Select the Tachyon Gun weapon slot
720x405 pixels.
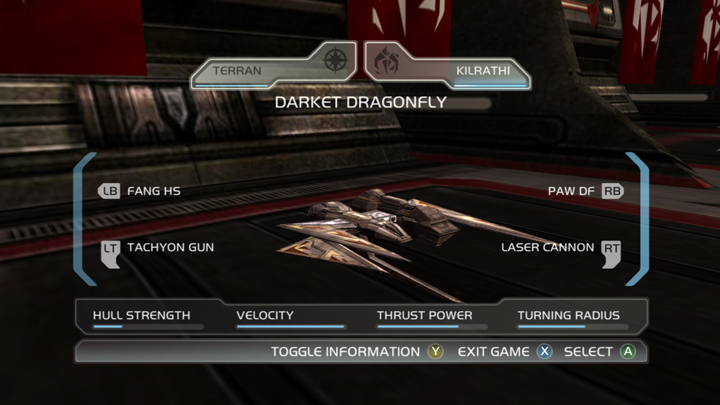pyautogui.click(x=156, y=247)
